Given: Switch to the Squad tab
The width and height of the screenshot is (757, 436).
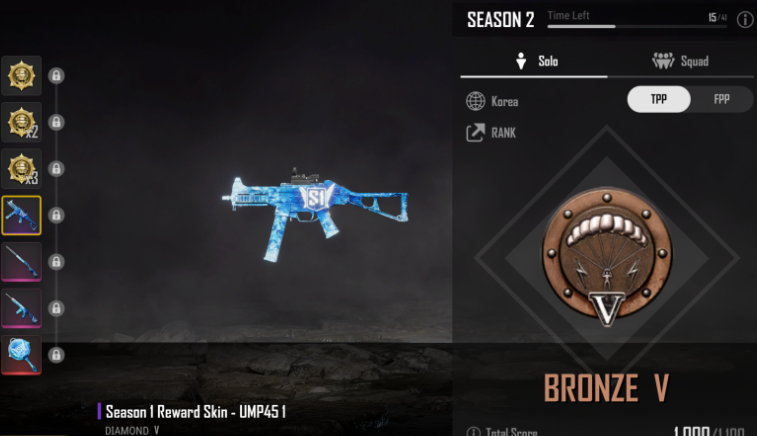Looking at the screenshot, I should tap(680, 61).
